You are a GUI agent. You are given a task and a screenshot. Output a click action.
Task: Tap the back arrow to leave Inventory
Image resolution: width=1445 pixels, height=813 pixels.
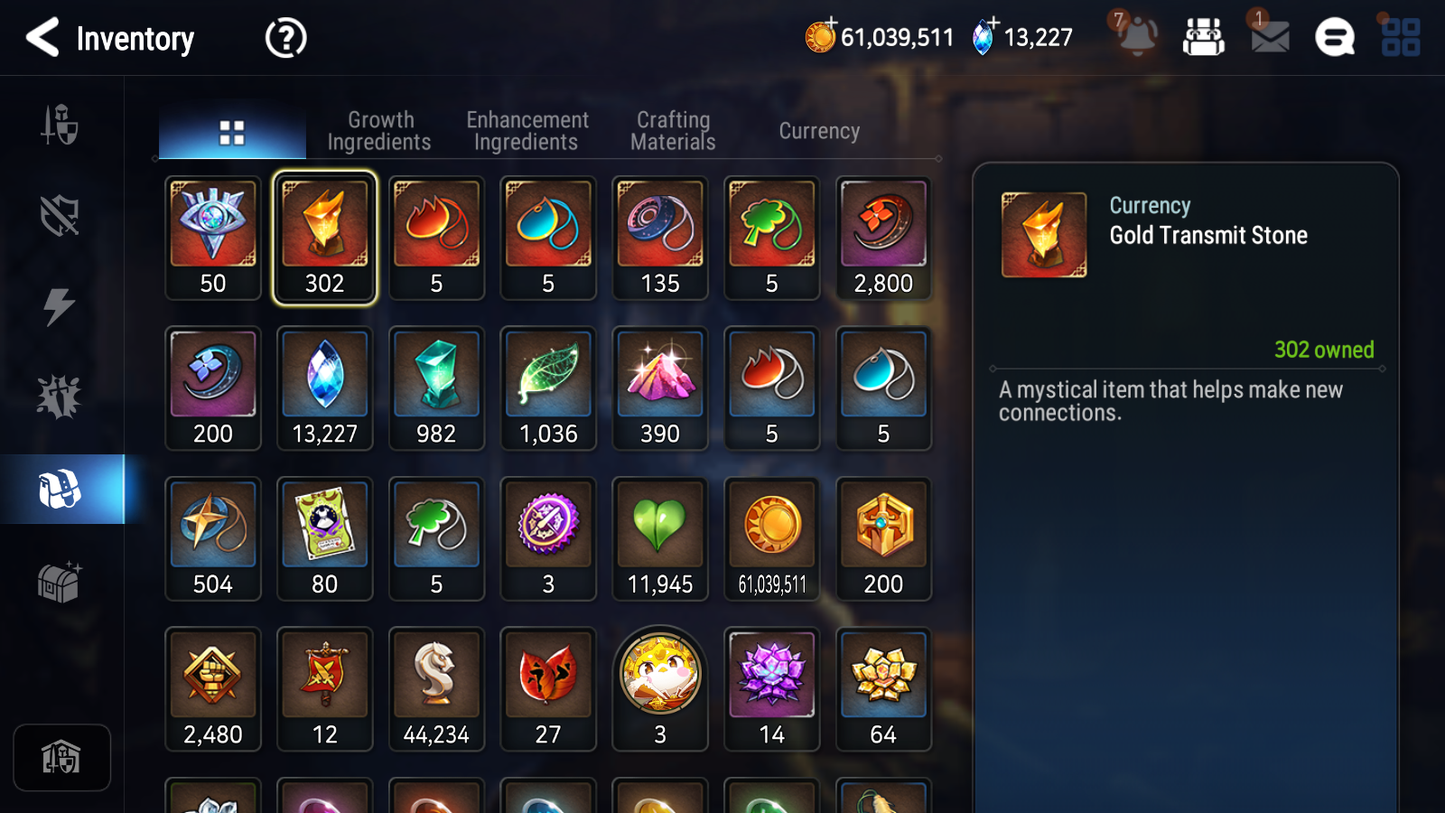(x=42, y=38)
